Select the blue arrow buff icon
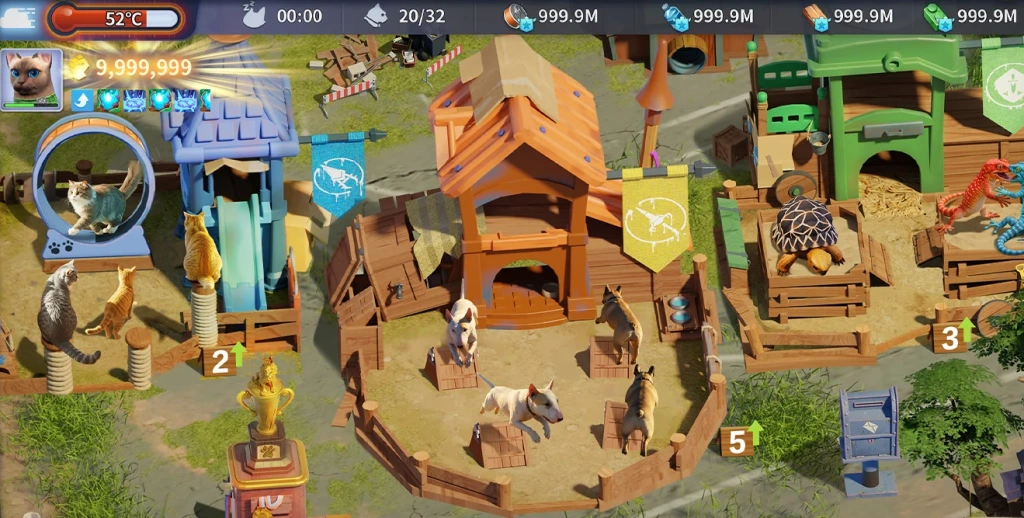 point(82,99)
